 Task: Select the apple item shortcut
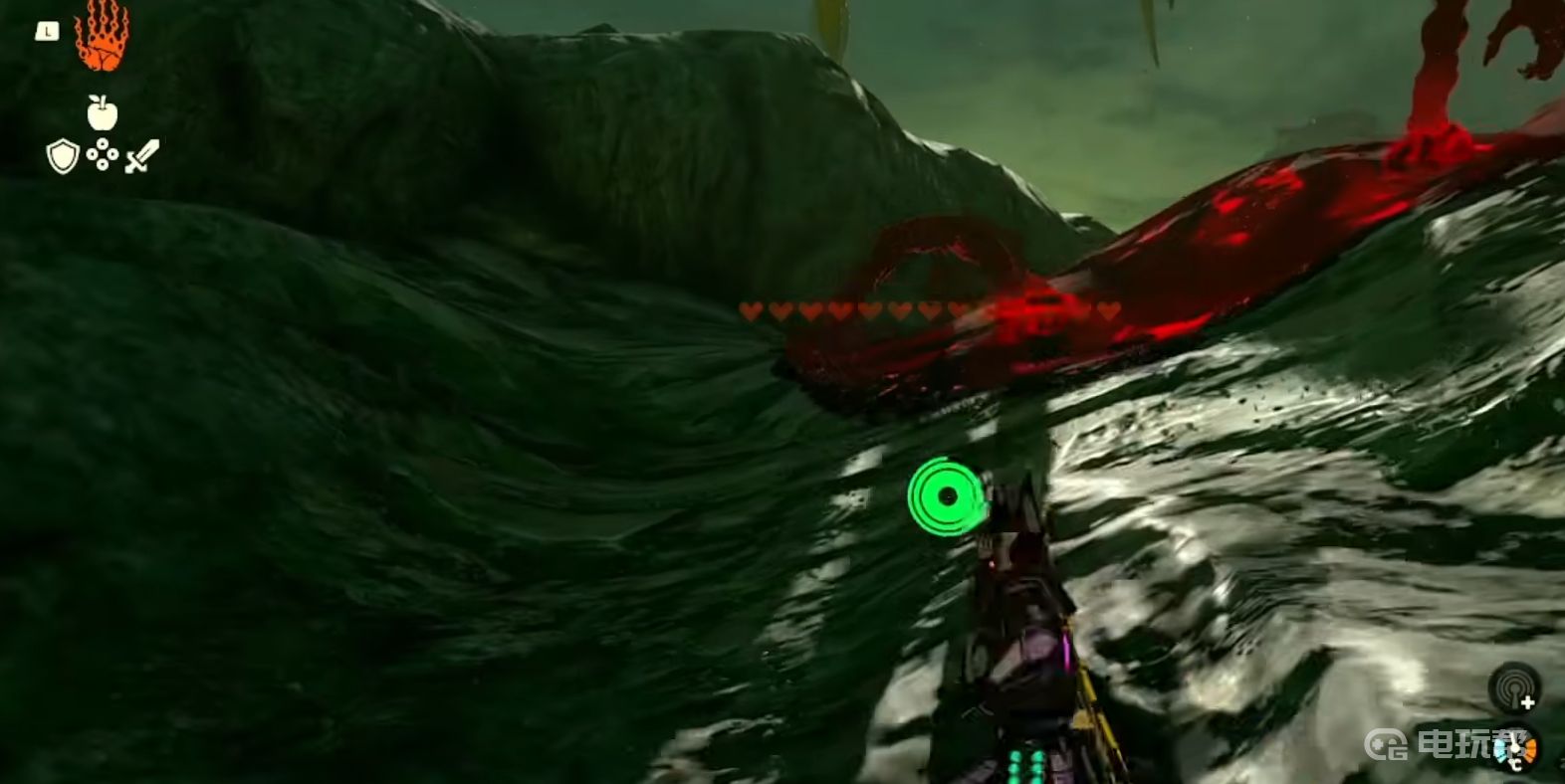point(102,112)
